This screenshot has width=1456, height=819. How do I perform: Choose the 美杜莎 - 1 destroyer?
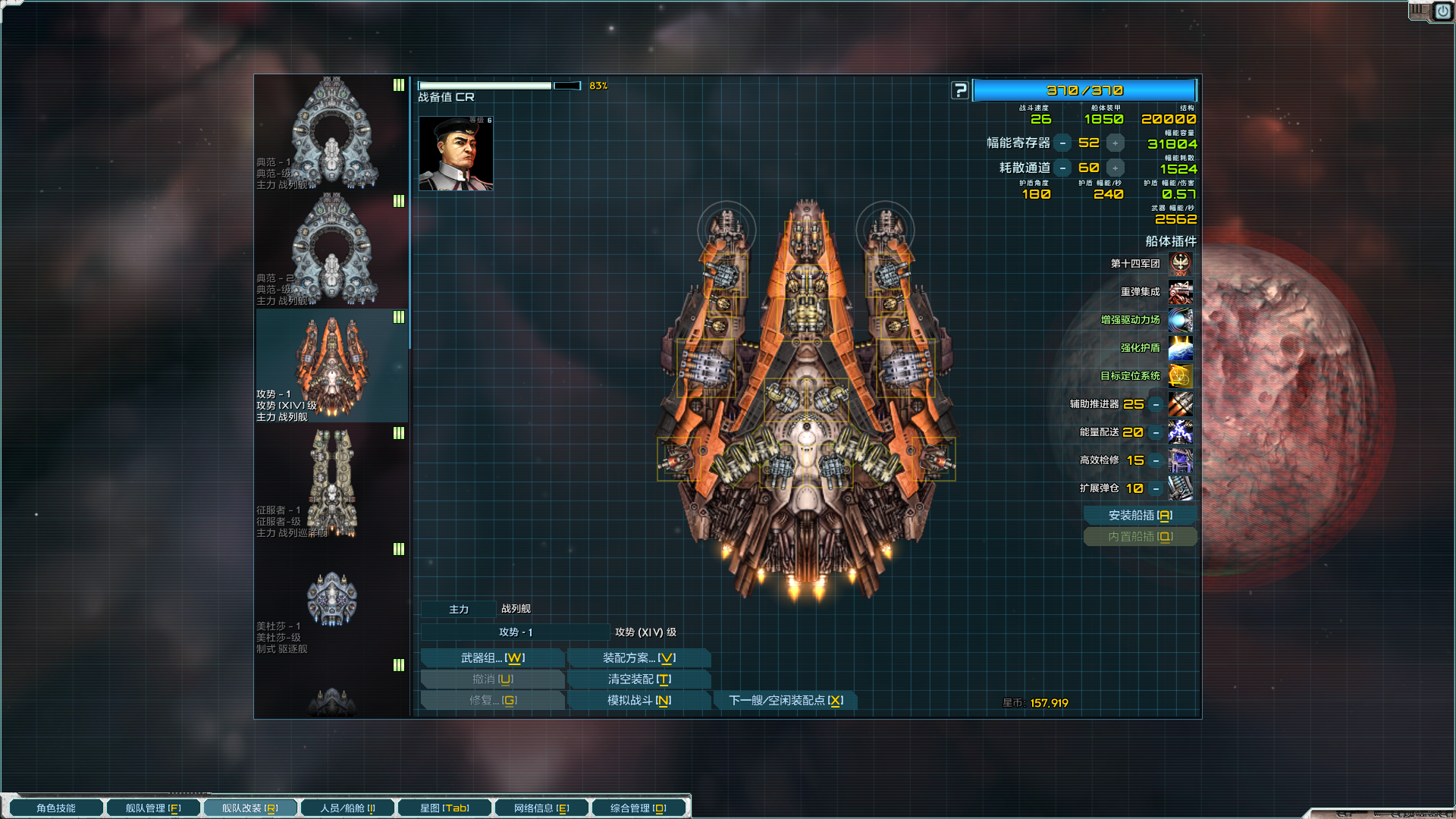pyautogui.click(x=331, y=599)
